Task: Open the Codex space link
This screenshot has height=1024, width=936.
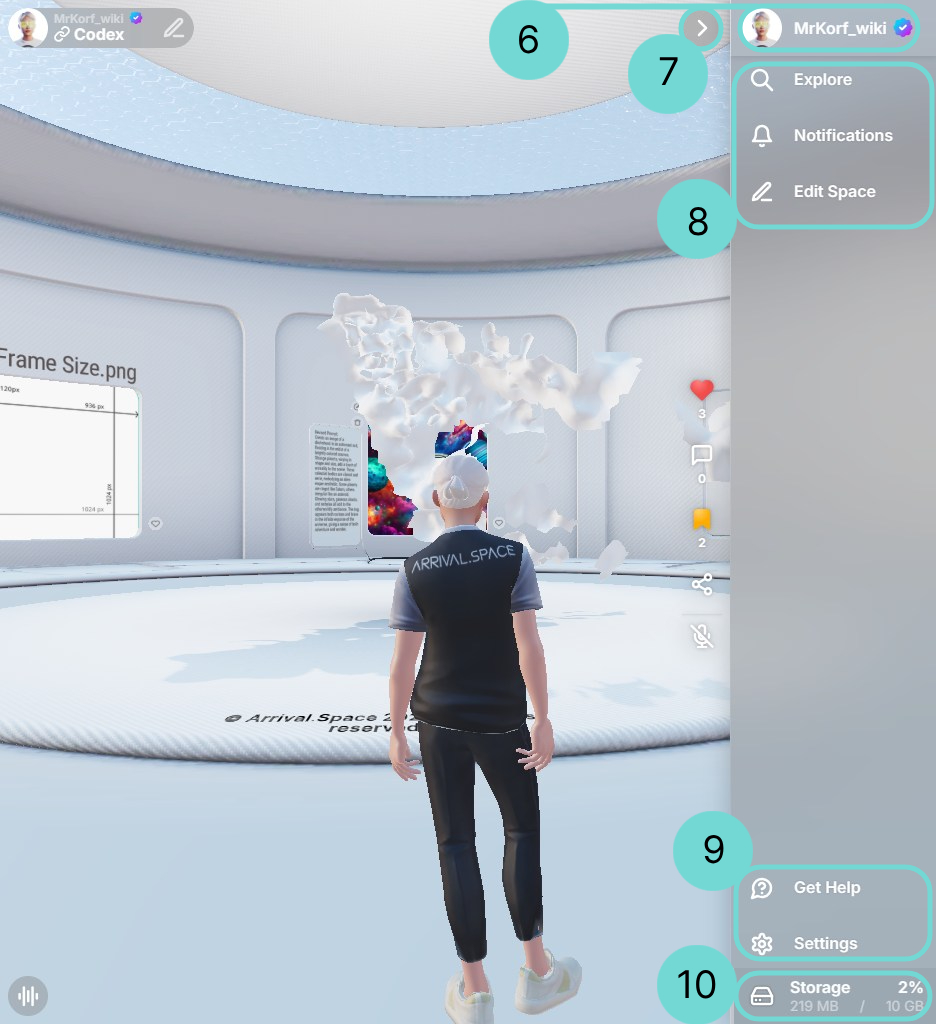Action: click(98, 35)
